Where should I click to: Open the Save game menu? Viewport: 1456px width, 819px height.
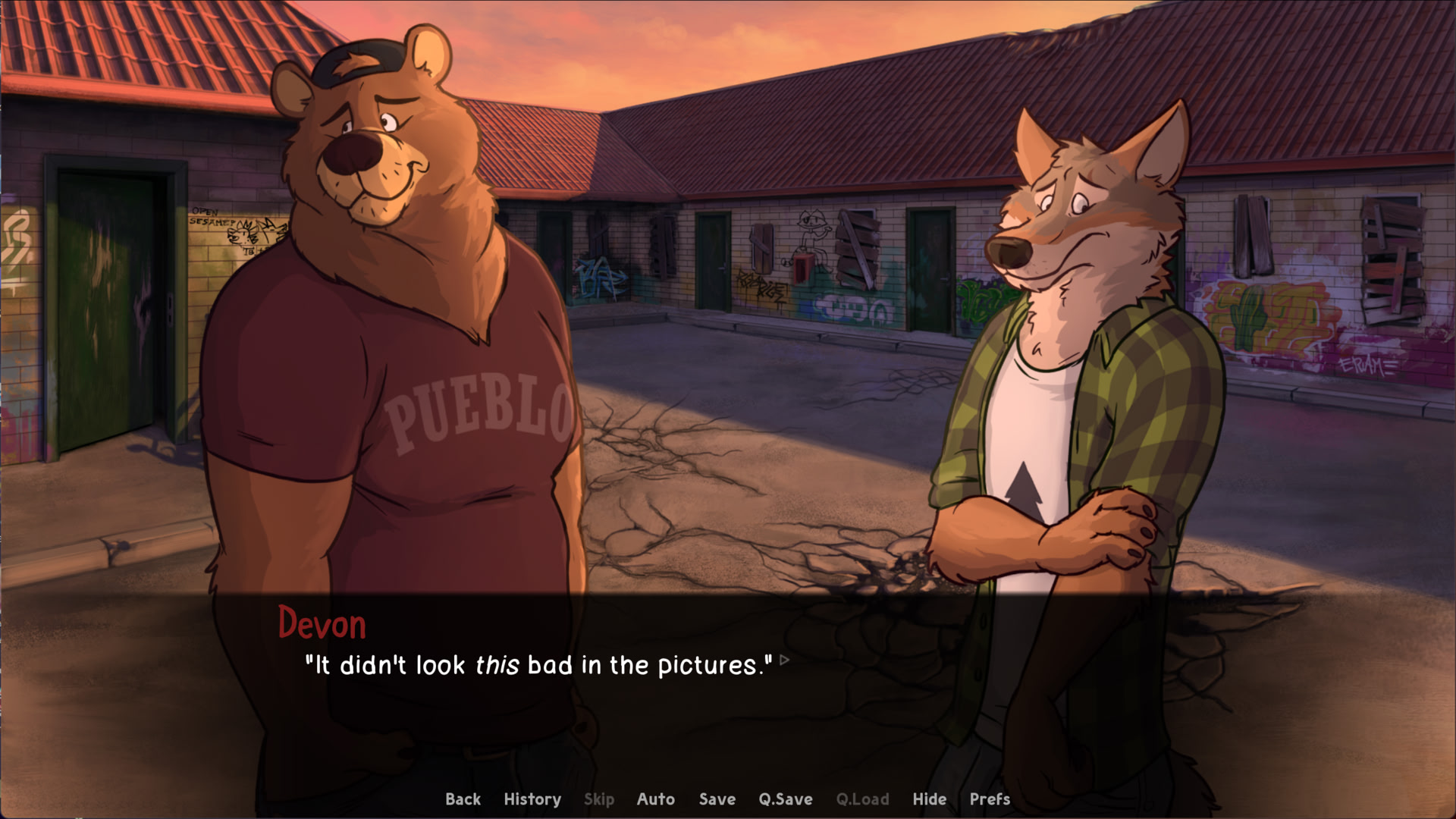[717, 799]
